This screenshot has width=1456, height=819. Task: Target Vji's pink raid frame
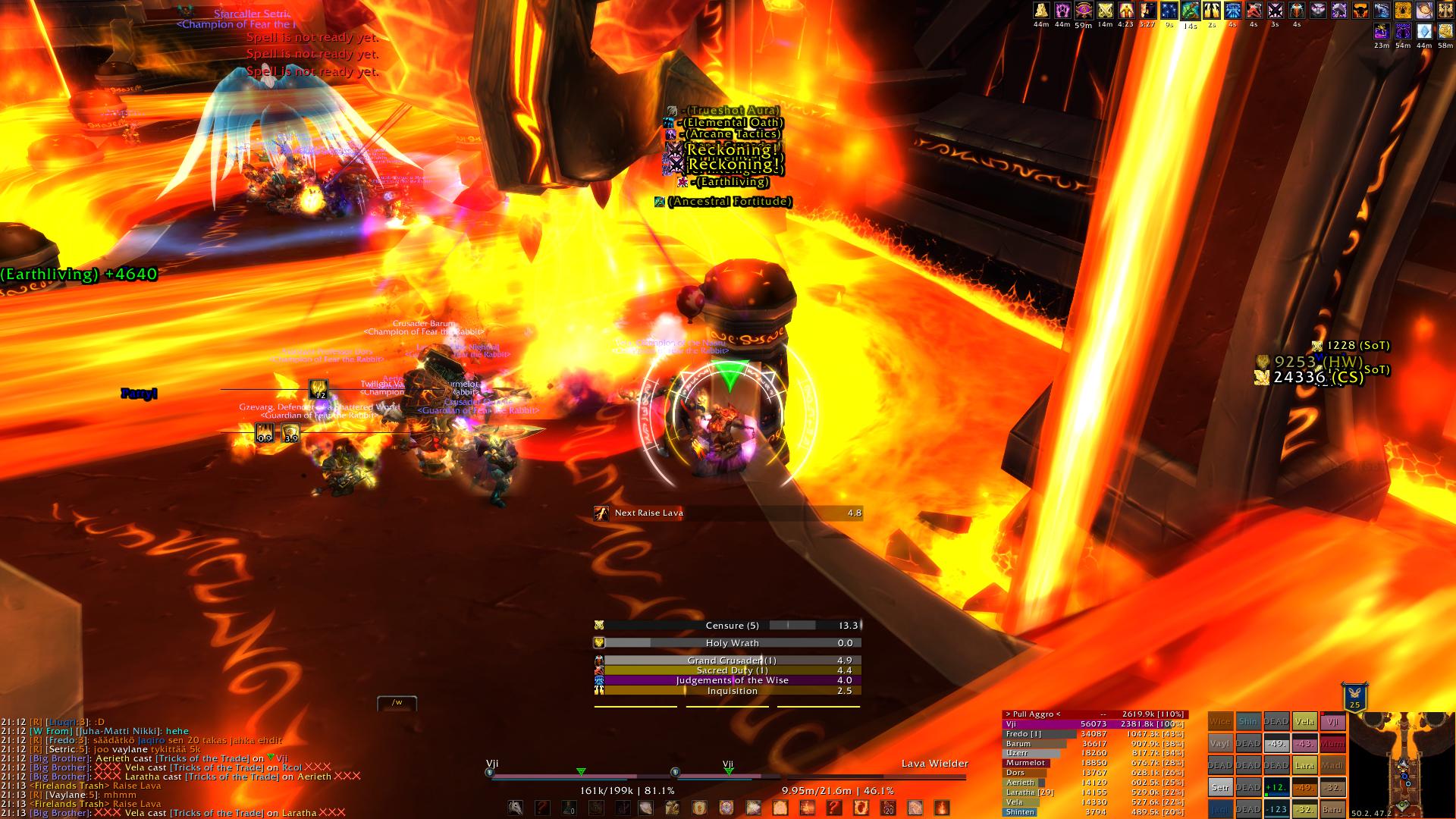1333,722
